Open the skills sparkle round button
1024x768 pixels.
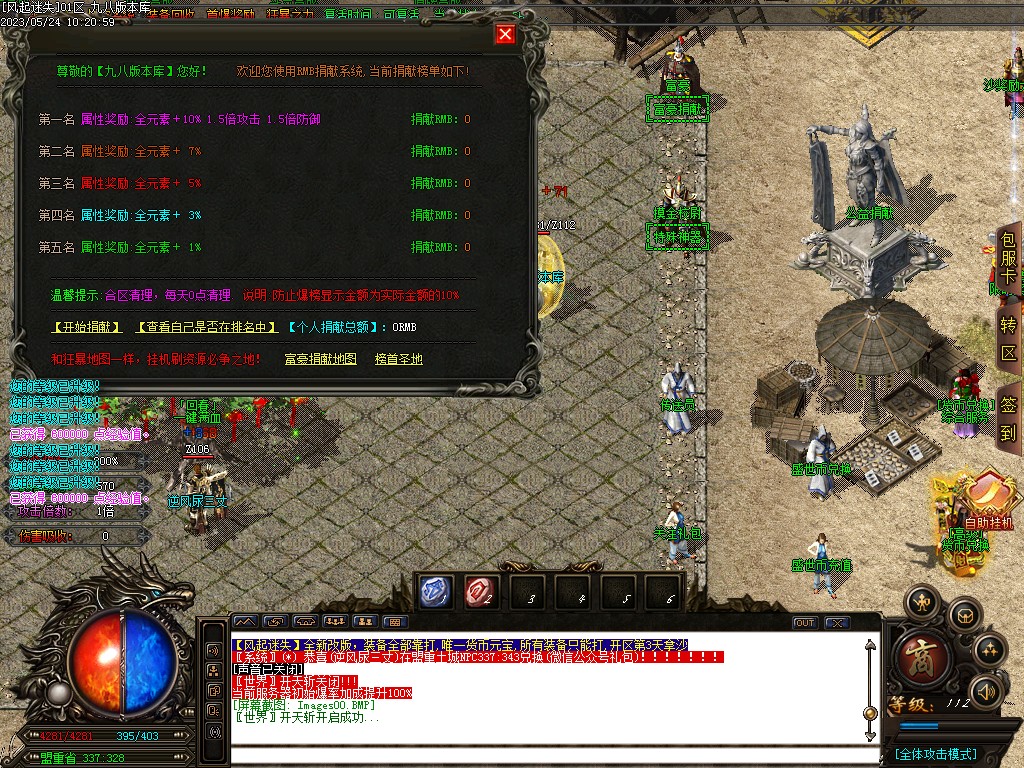pyautogui.click(x=989, y=650)
